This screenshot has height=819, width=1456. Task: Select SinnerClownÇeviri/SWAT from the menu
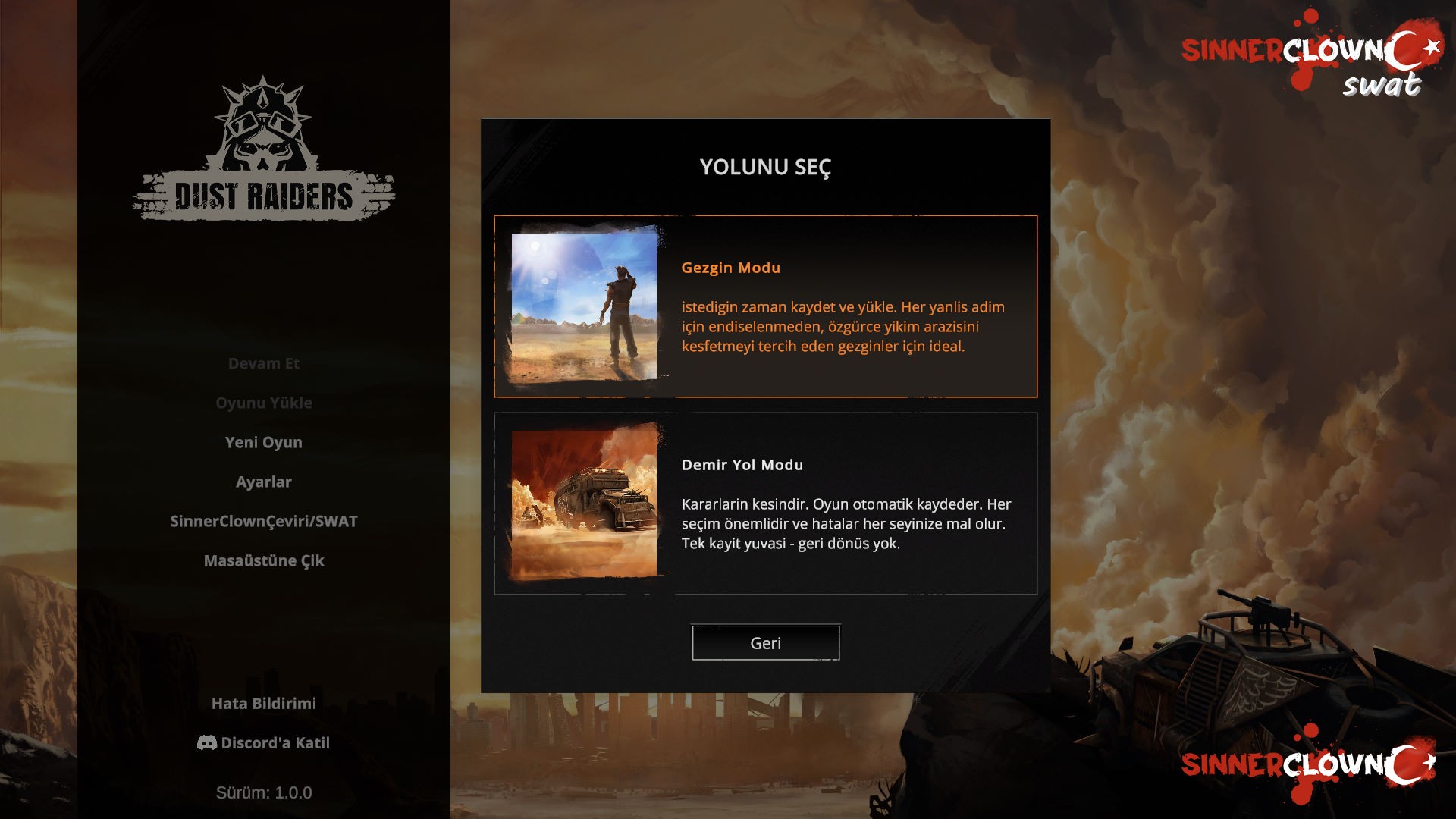(x=262, y=521)
